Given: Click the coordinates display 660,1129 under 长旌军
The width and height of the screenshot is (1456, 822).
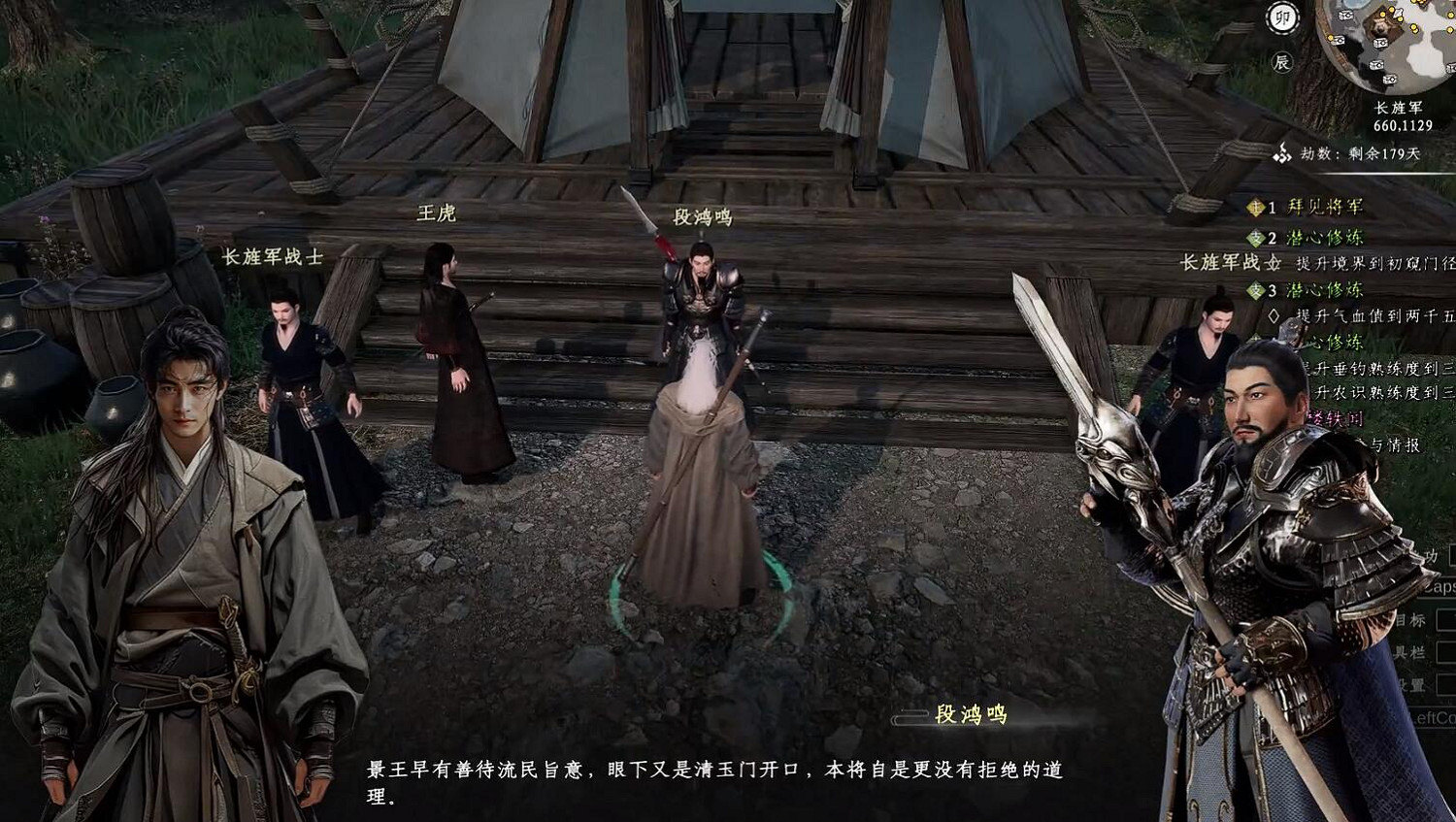Looking at the screenshot, I should tap(1403, 125).
